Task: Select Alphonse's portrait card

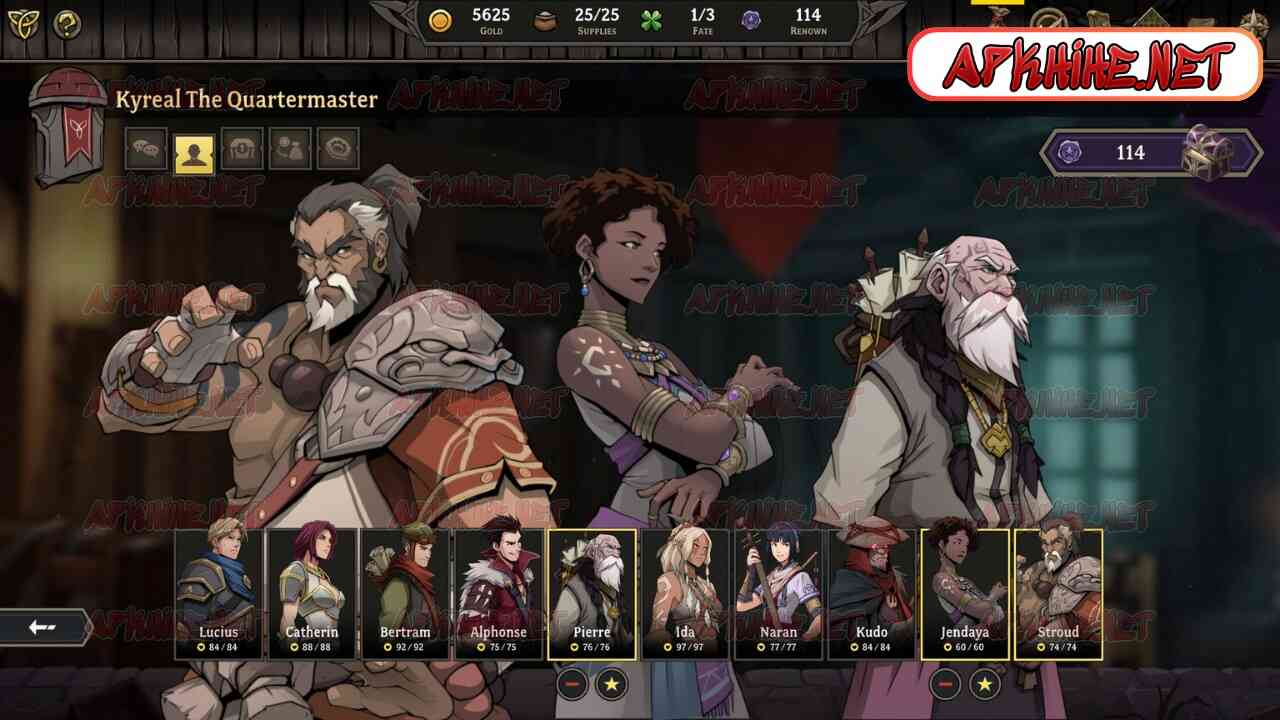Action: pyautogui.click(x=498, y=593)
